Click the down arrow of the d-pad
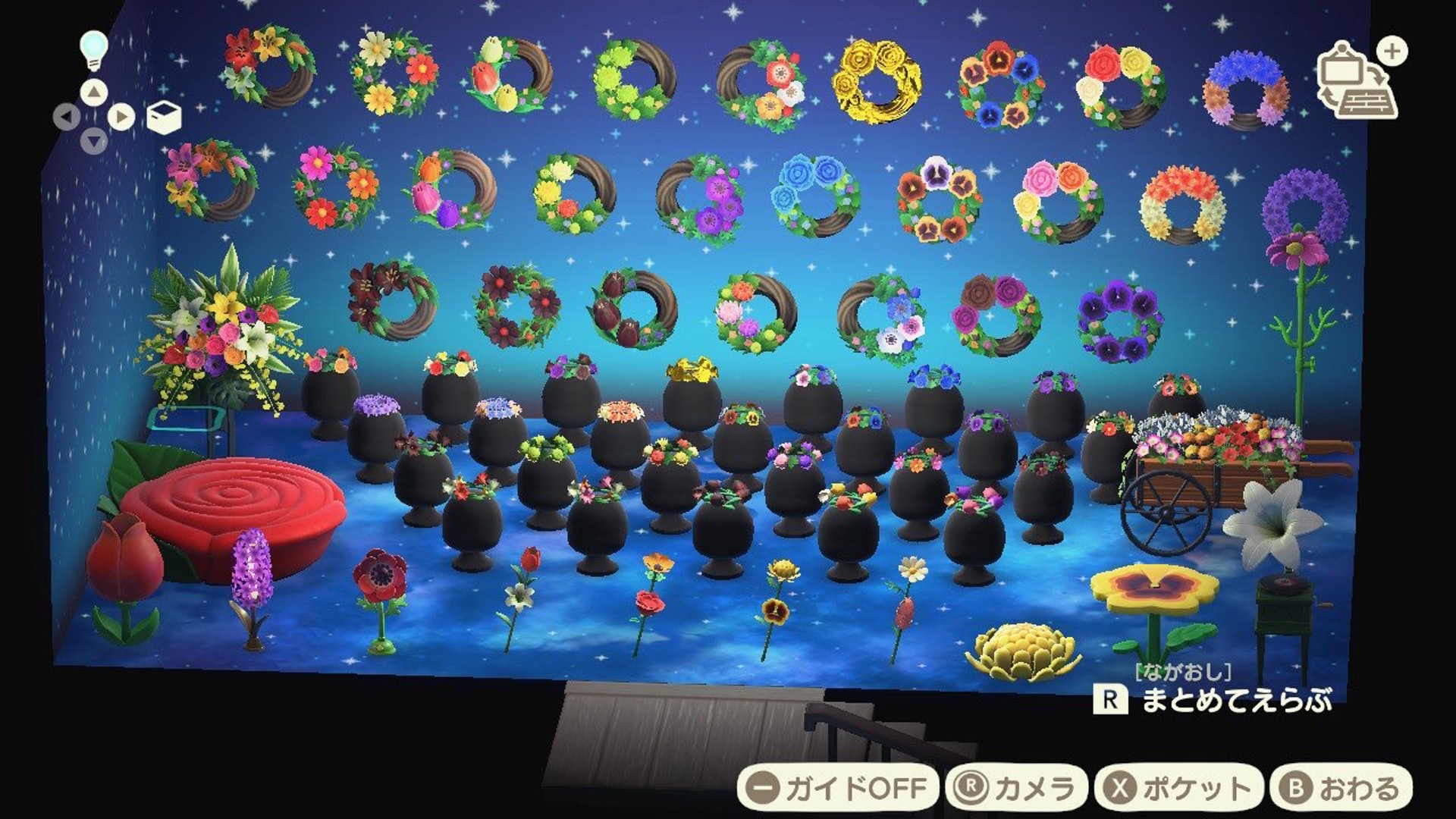Image resolution: width=1456 pixels, height=819 pixels. point(94,142)
